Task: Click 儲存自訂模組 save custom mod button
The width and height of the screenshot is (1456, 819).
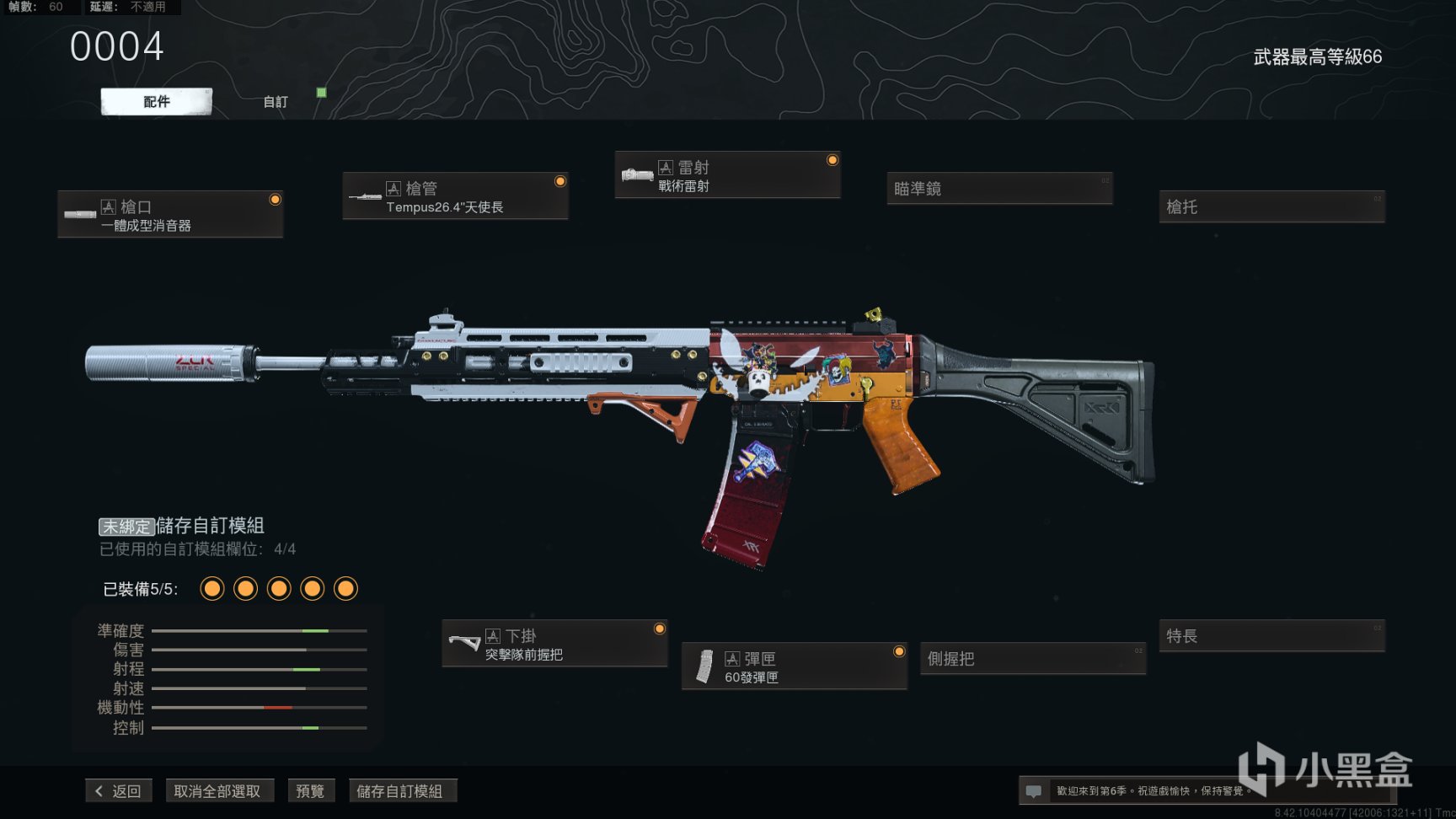Action: coord(400,791)
